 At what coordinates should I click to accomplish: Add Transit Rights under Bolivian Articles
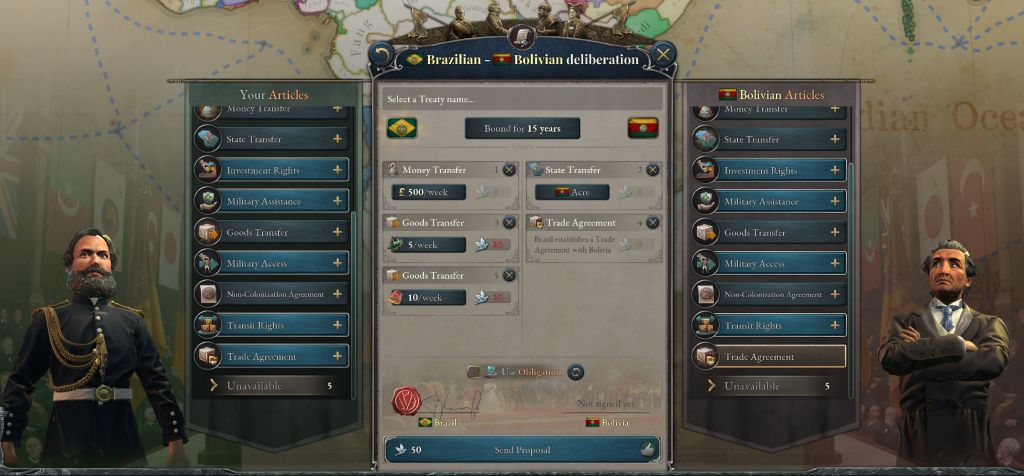pos(835,325)
